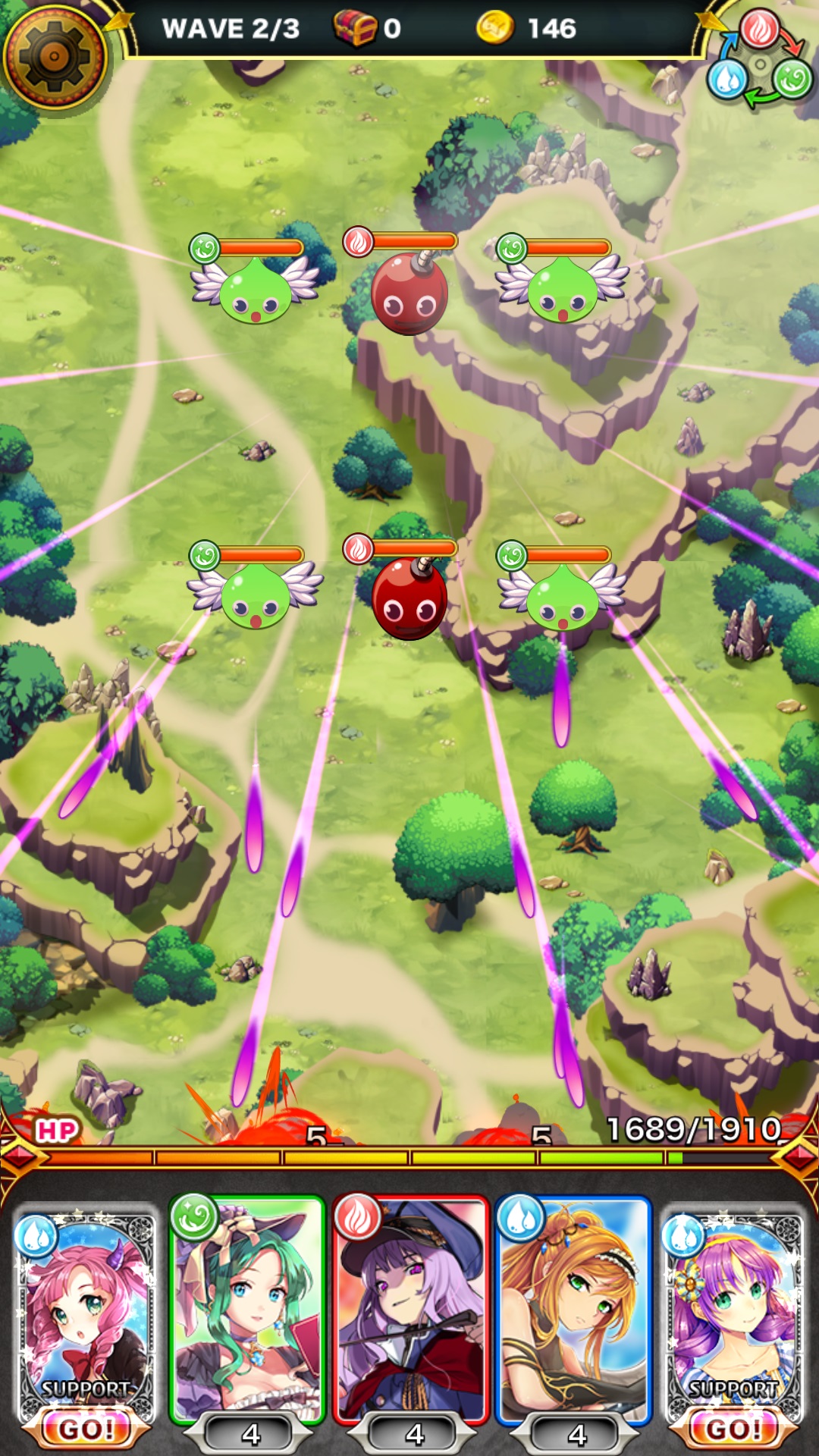Activate the pink-haired support's GO! button

coord(86,1429)
